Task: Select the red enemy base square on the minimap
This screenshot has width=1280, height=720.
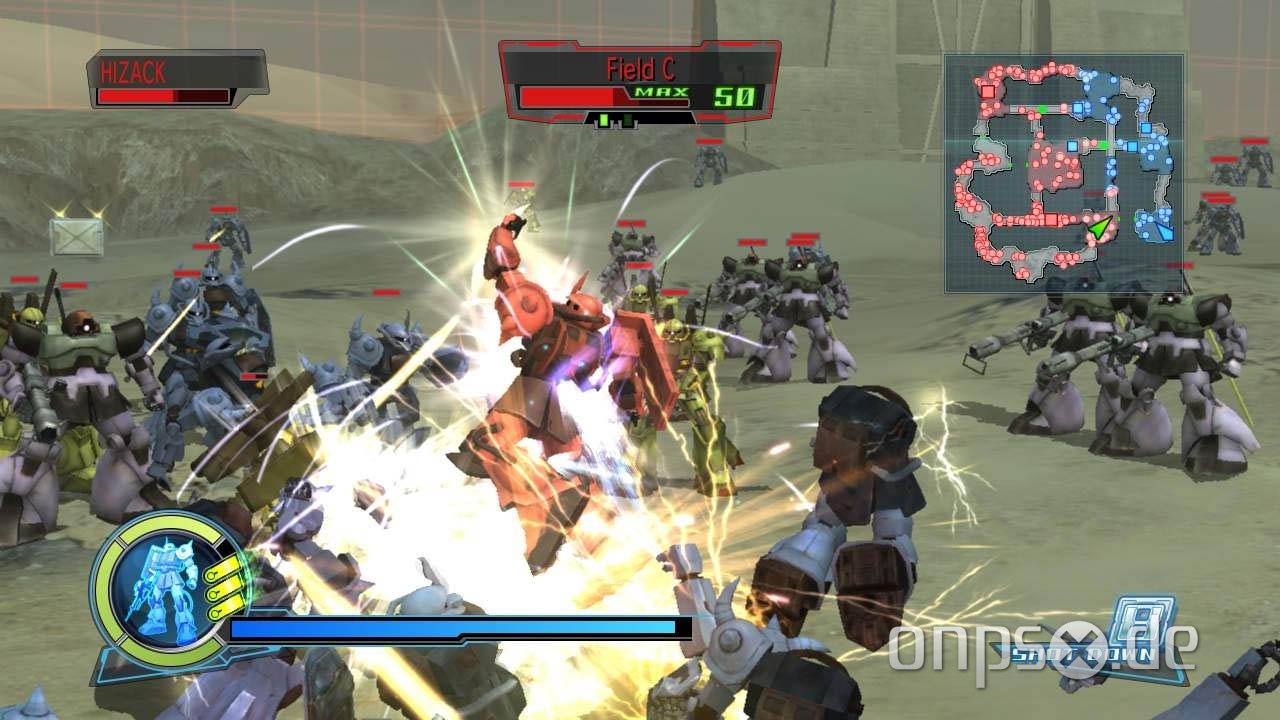Action: [x=987, y=91]
